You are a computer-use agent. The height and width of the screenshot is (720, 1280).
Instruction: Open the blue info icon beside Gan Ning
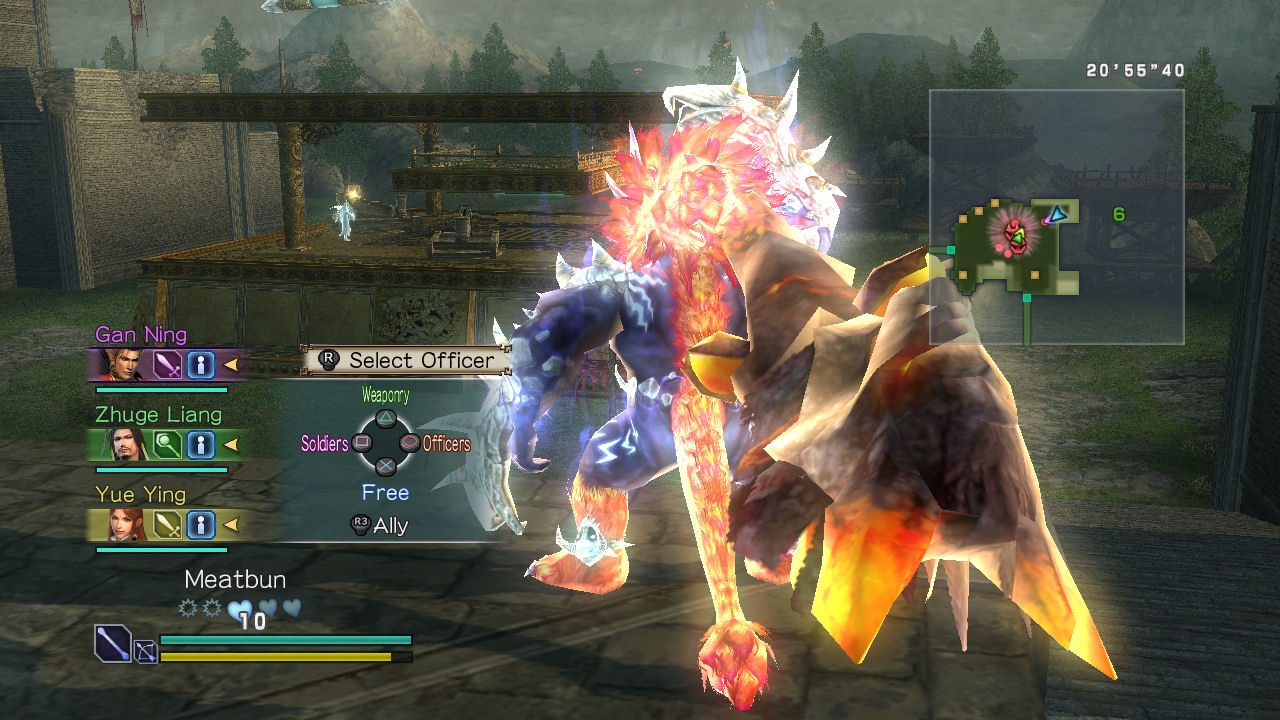tap(200, 365)
